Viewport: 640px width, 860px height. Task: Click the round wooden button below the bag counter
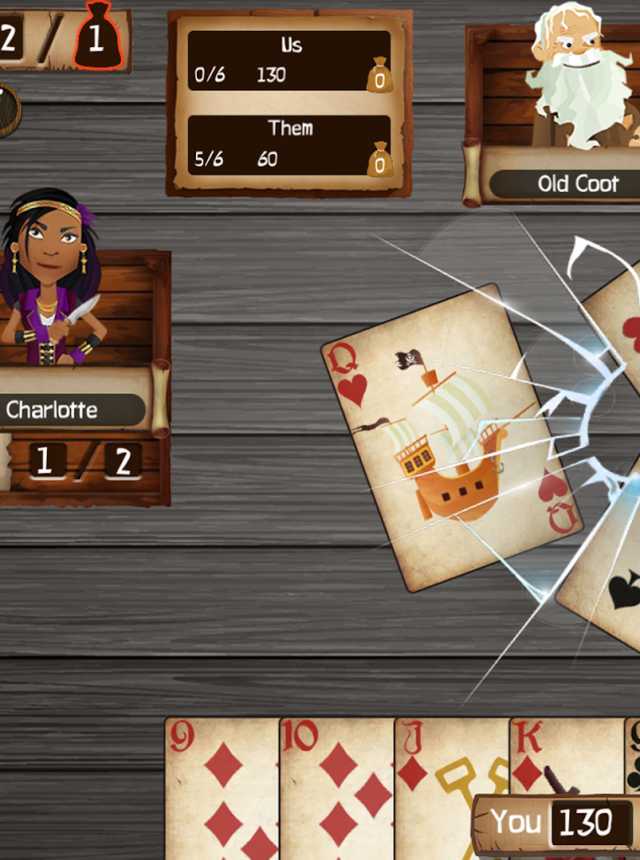coord(8,110)
